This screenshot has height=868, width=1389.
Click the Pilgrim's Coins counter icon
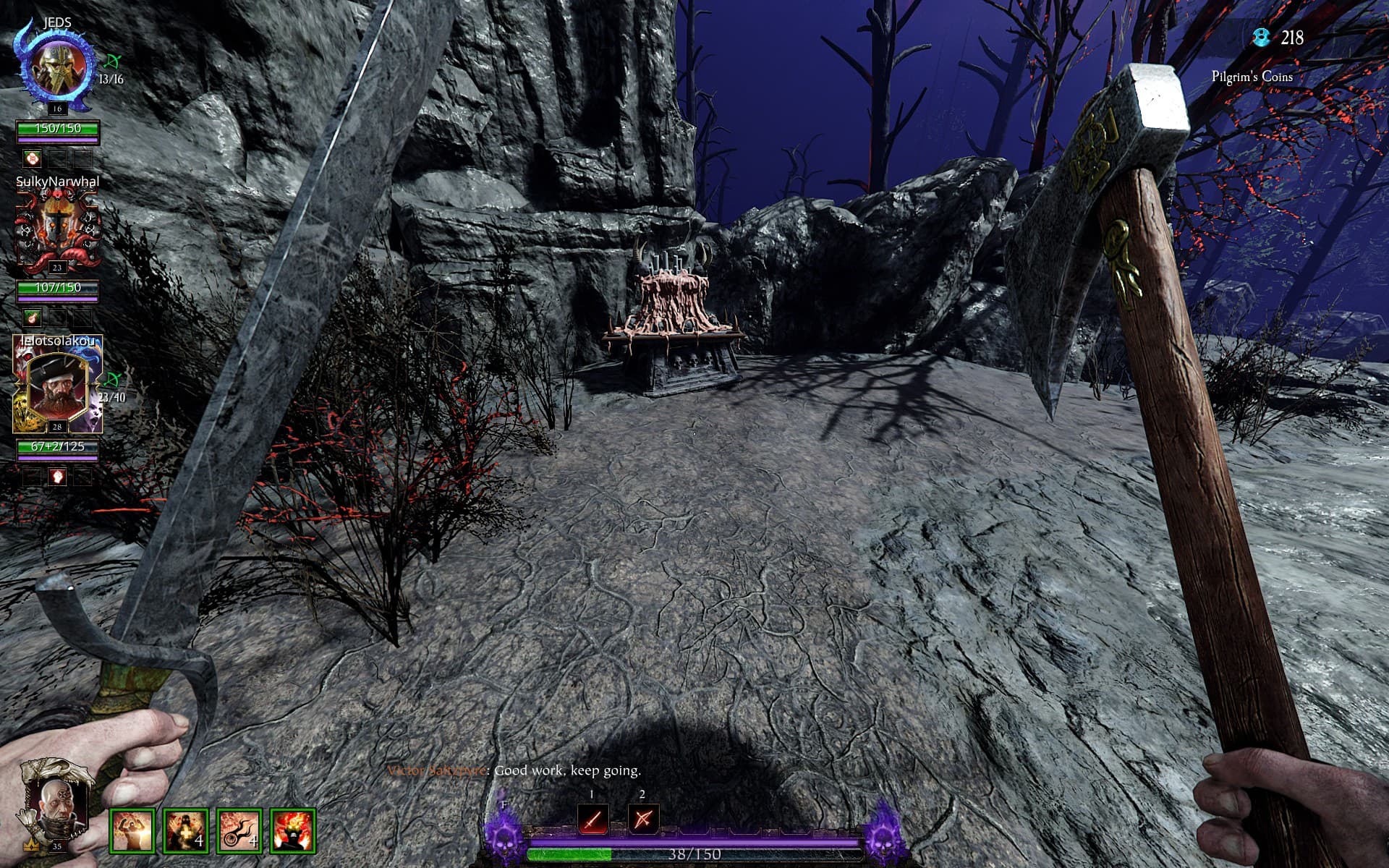click(x=1262, y=38)
